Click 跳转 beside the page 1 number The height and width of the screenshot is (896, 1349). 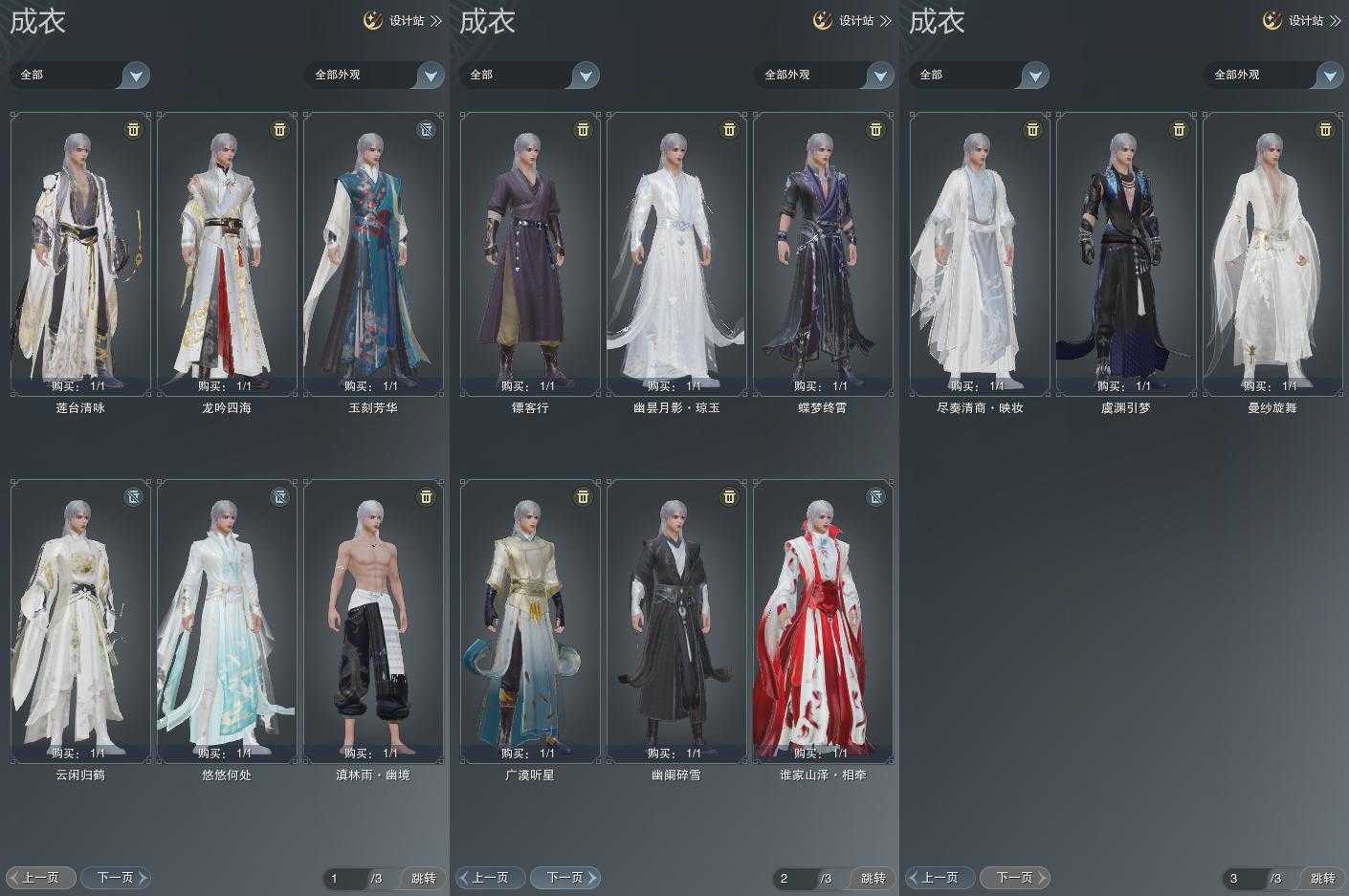click(423, 878)
